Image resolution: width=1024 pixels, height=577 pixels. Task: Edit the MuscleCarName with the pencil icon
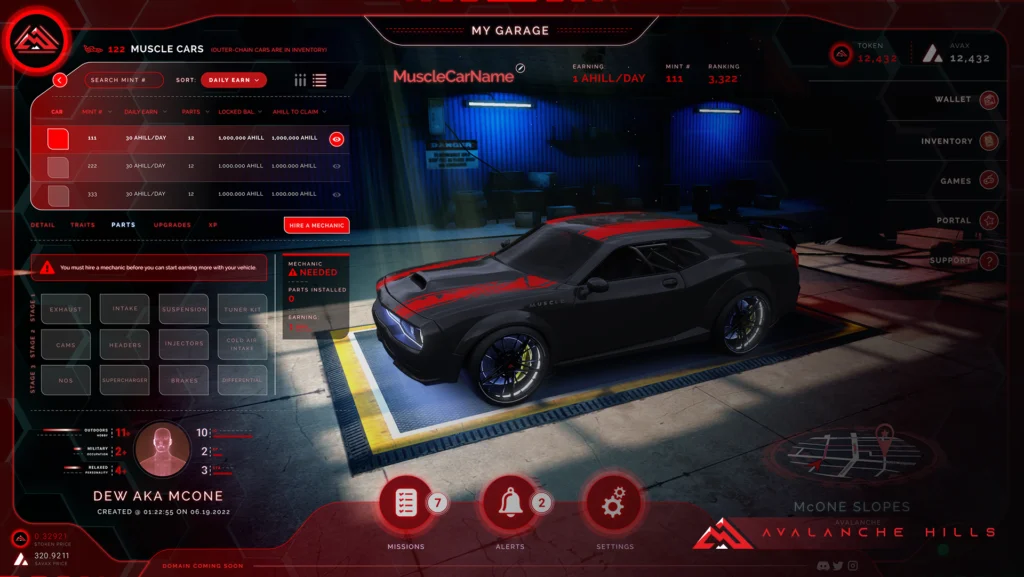click(x=520, y=69)
